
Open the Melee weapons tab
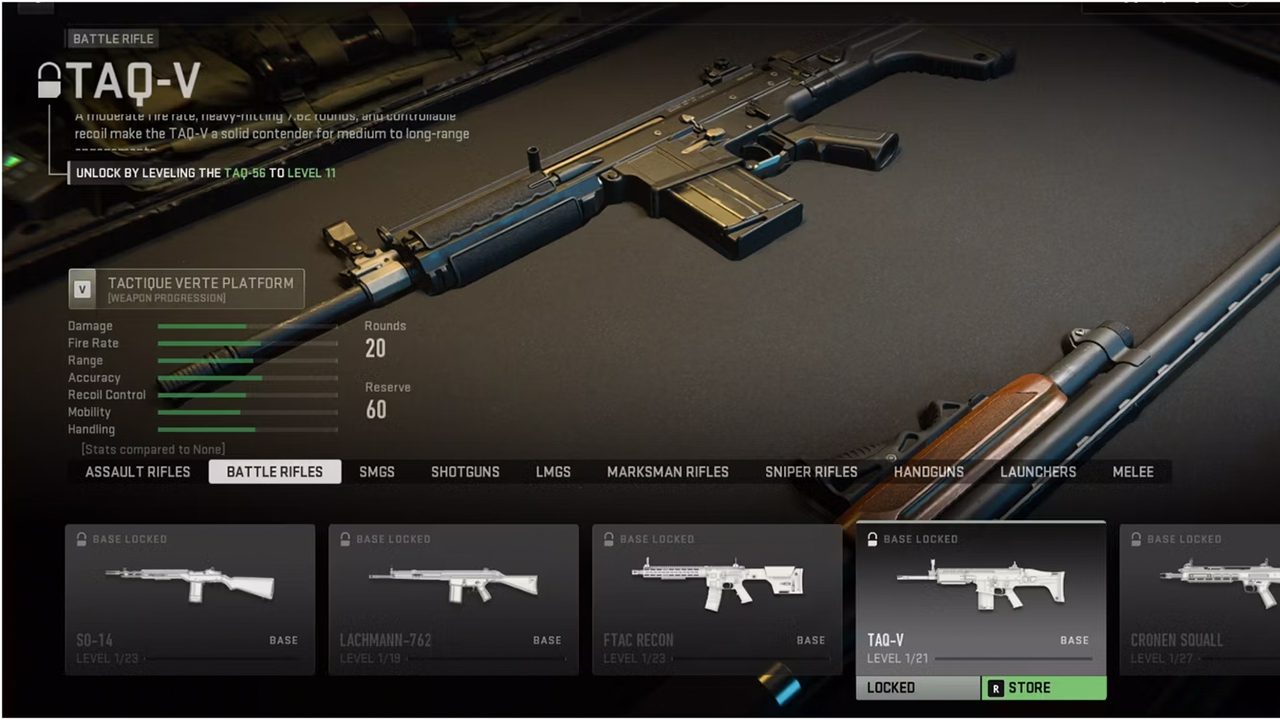(x=1133, y=472)
